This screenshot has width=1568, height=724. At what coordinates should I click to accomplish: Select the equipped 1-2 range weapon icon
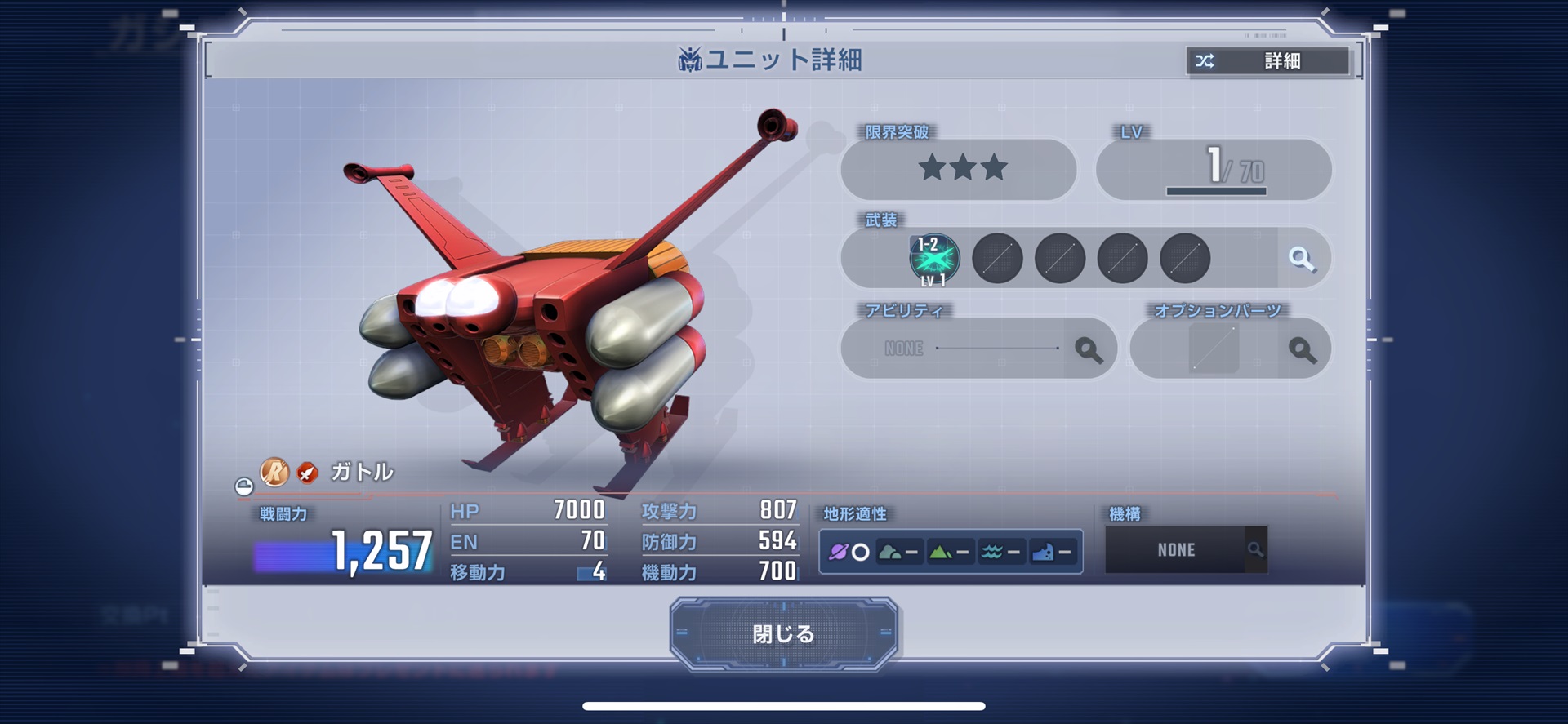[934, 260]
